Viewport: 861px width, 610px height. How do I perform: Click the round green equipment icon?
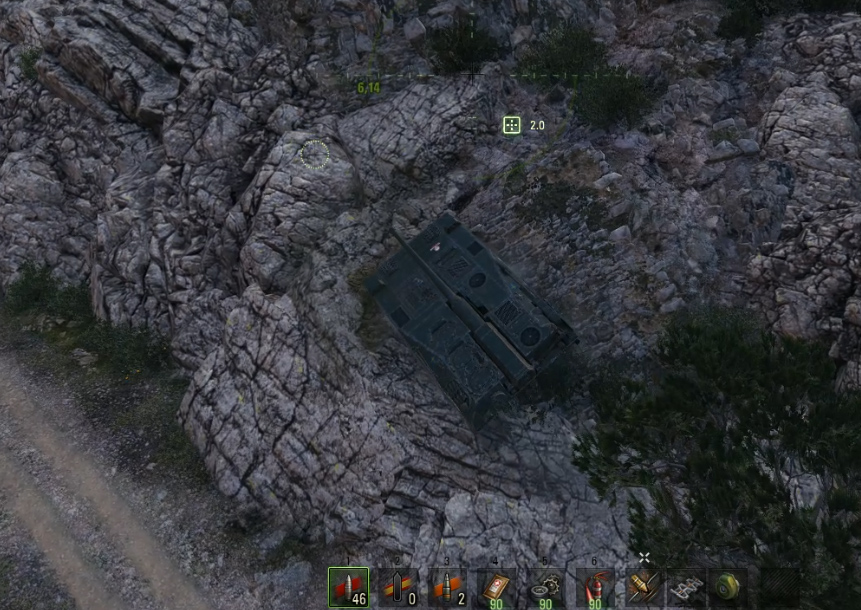[x=727, y=587]
